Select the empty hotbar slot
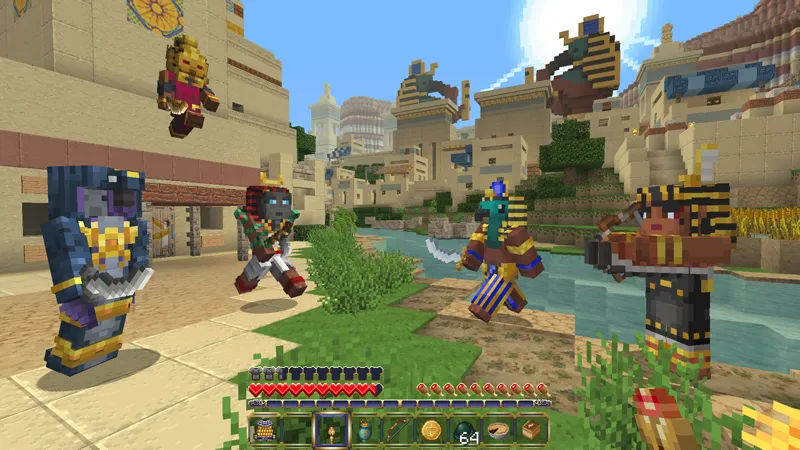This screenshot has height=450, width=800. 298,430
